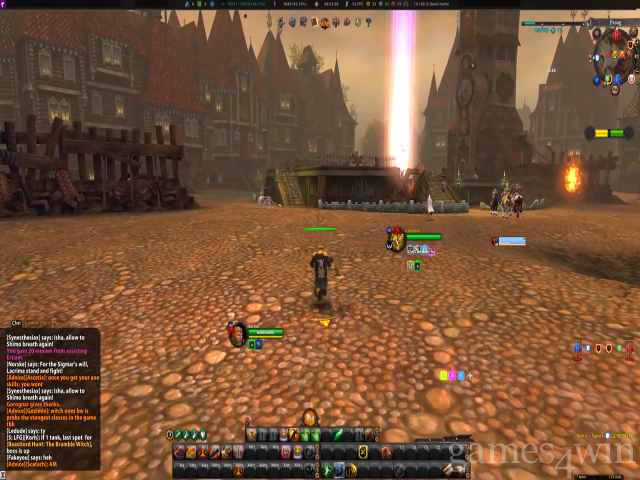The image size is (640, 480).
Task: Select the Chat tab above the chat log
Action: point(16,323)
